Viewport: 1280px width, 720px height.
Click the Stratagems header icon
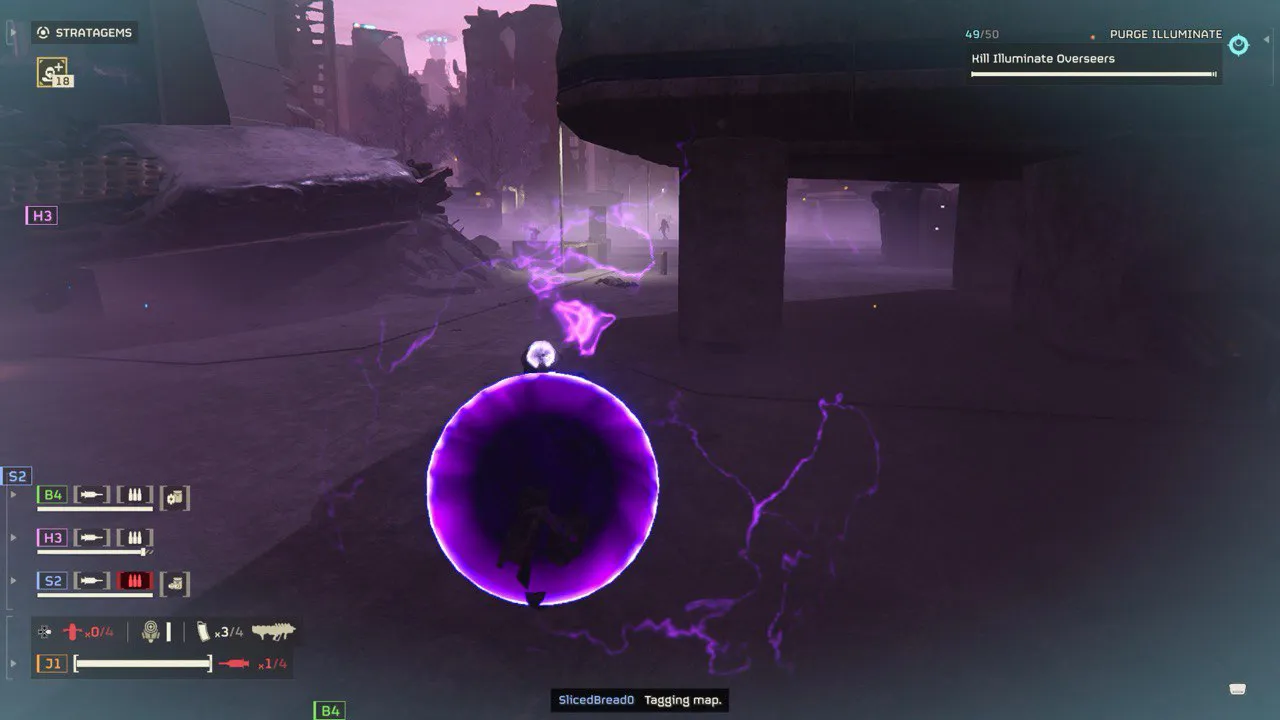pyautogui.click(x=42, y=32)
